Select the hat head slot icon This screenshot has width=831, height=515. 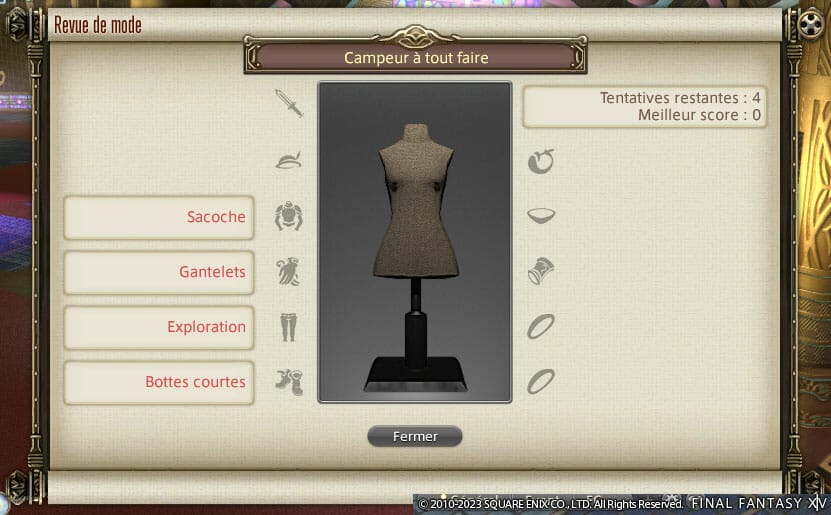[x=288, y=160]
